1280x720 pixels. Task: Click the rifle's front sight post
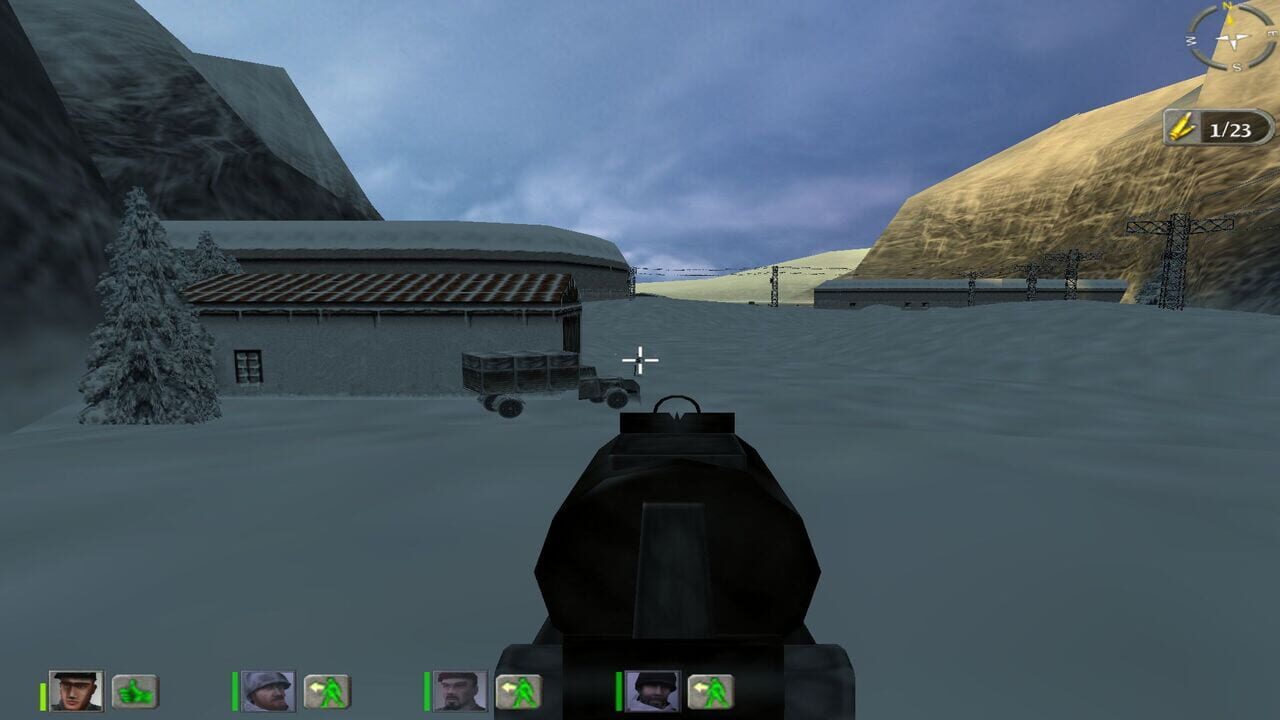678,415
